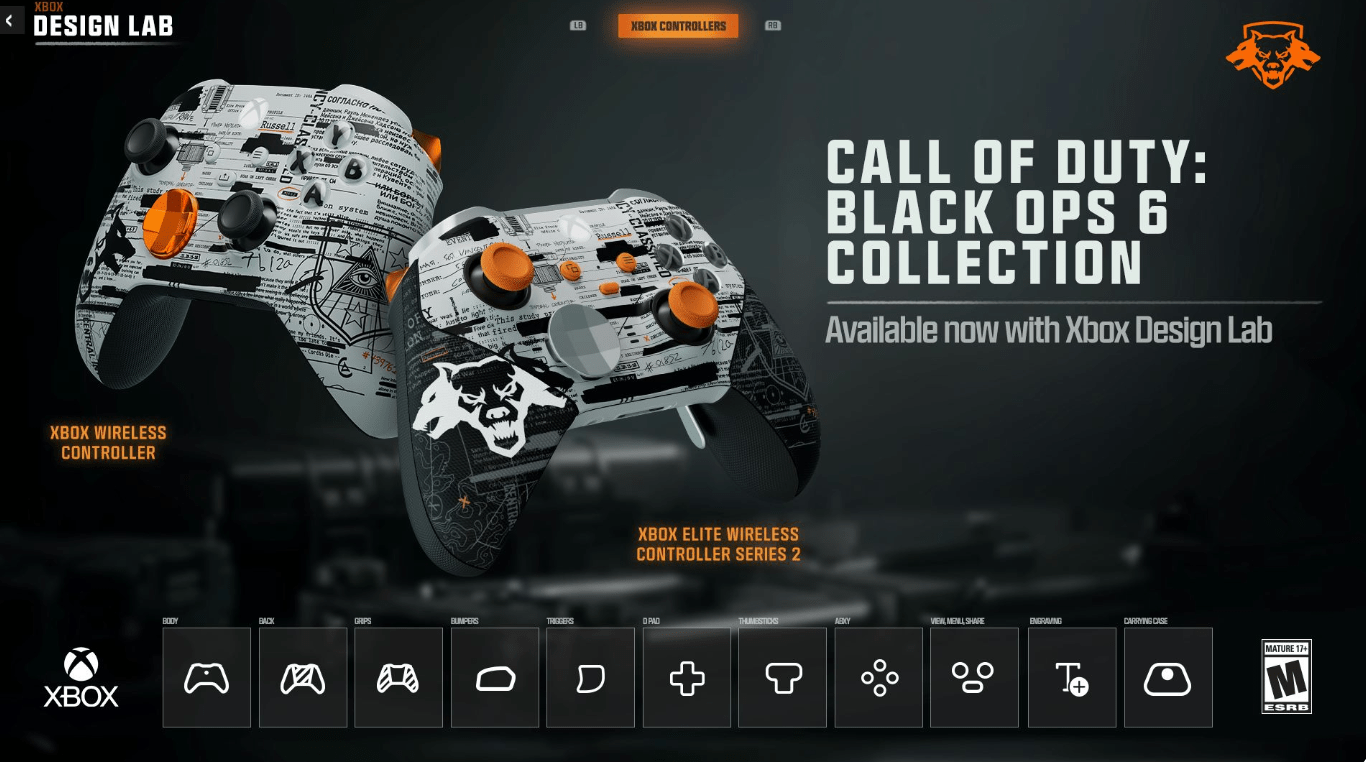Open the Engraving option with the T+ icon
The height and width of the screenshot is (762, 1366).
click(x=1070, y=677)
